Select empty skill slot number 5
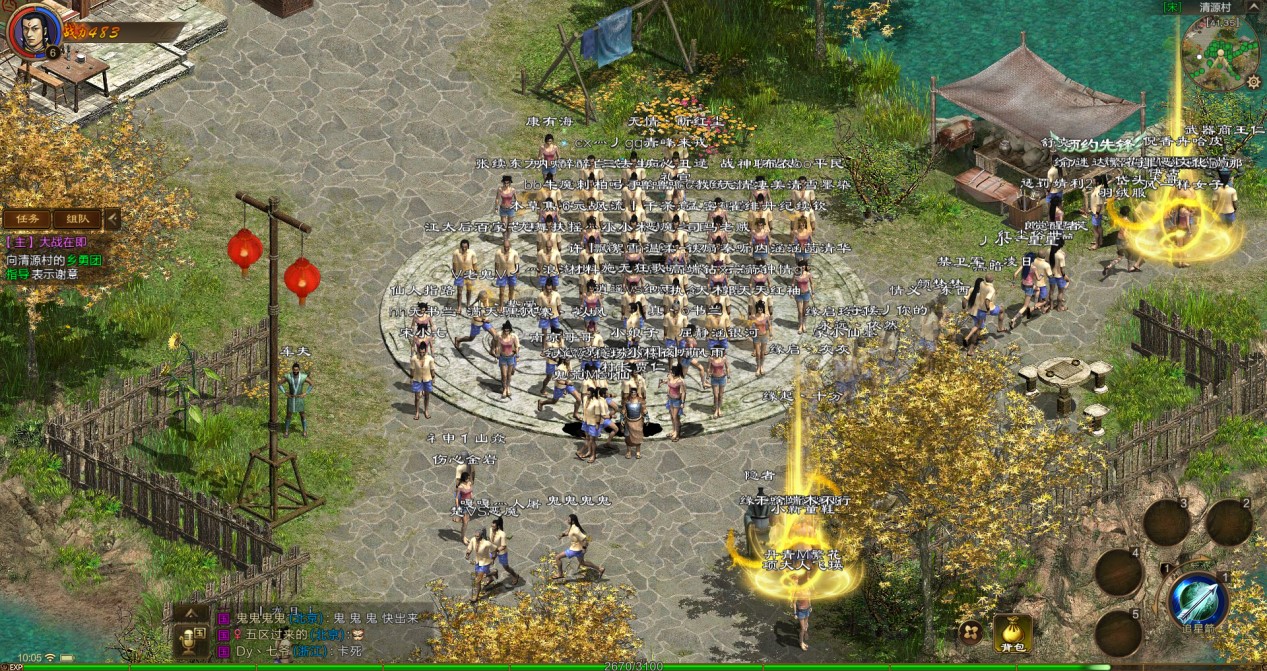 pos(1118,632)
